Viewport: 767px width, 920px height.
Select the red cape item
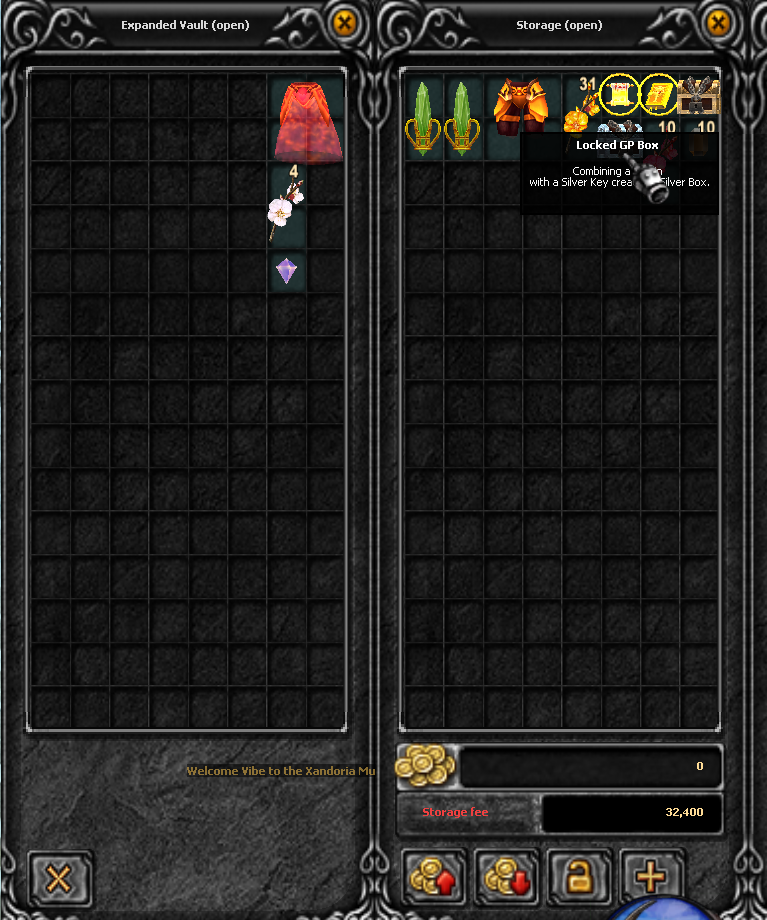coord(307,121)
